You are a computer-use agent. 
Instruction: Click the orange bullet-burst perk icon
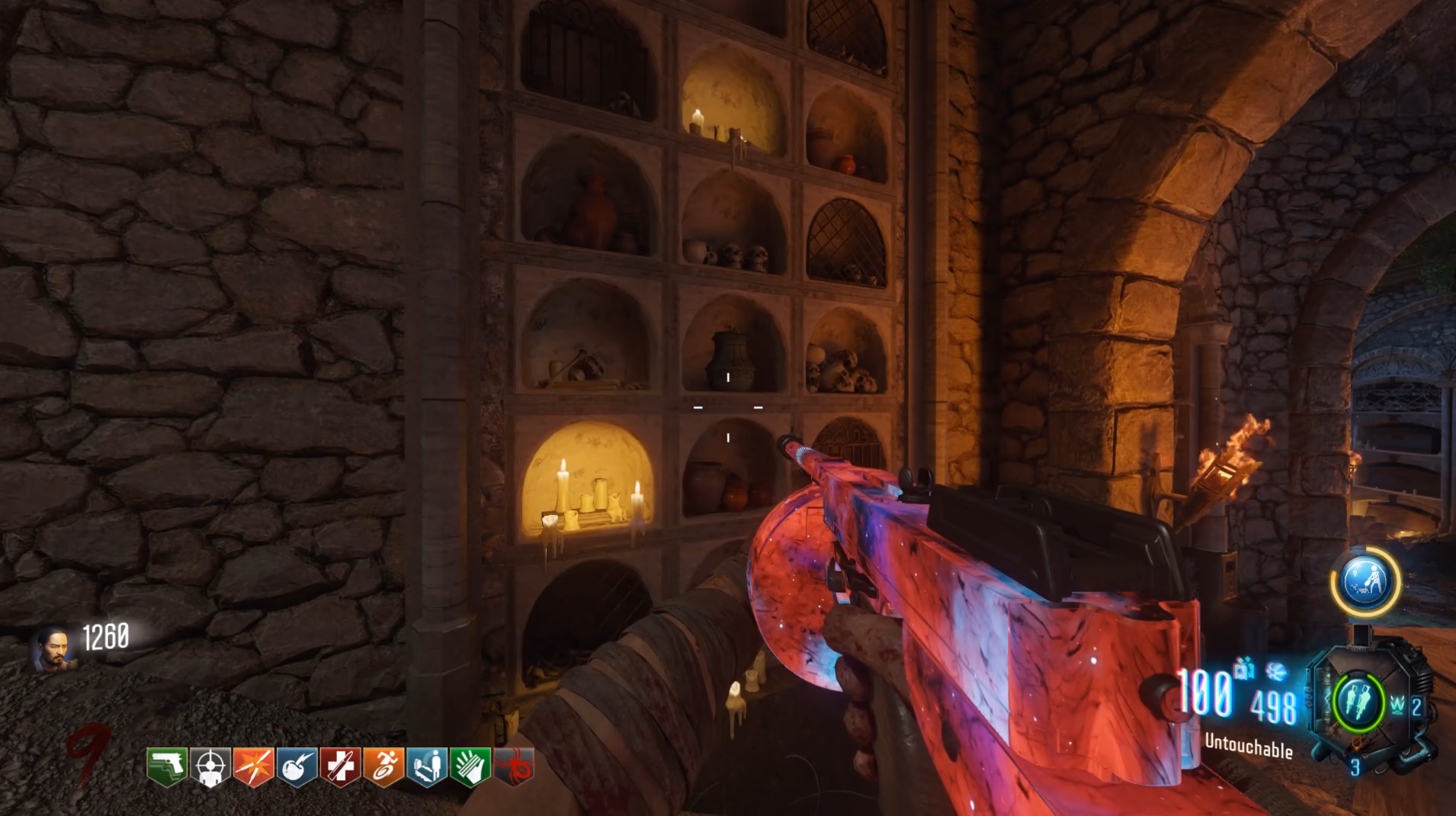click(x=253, y=766)
